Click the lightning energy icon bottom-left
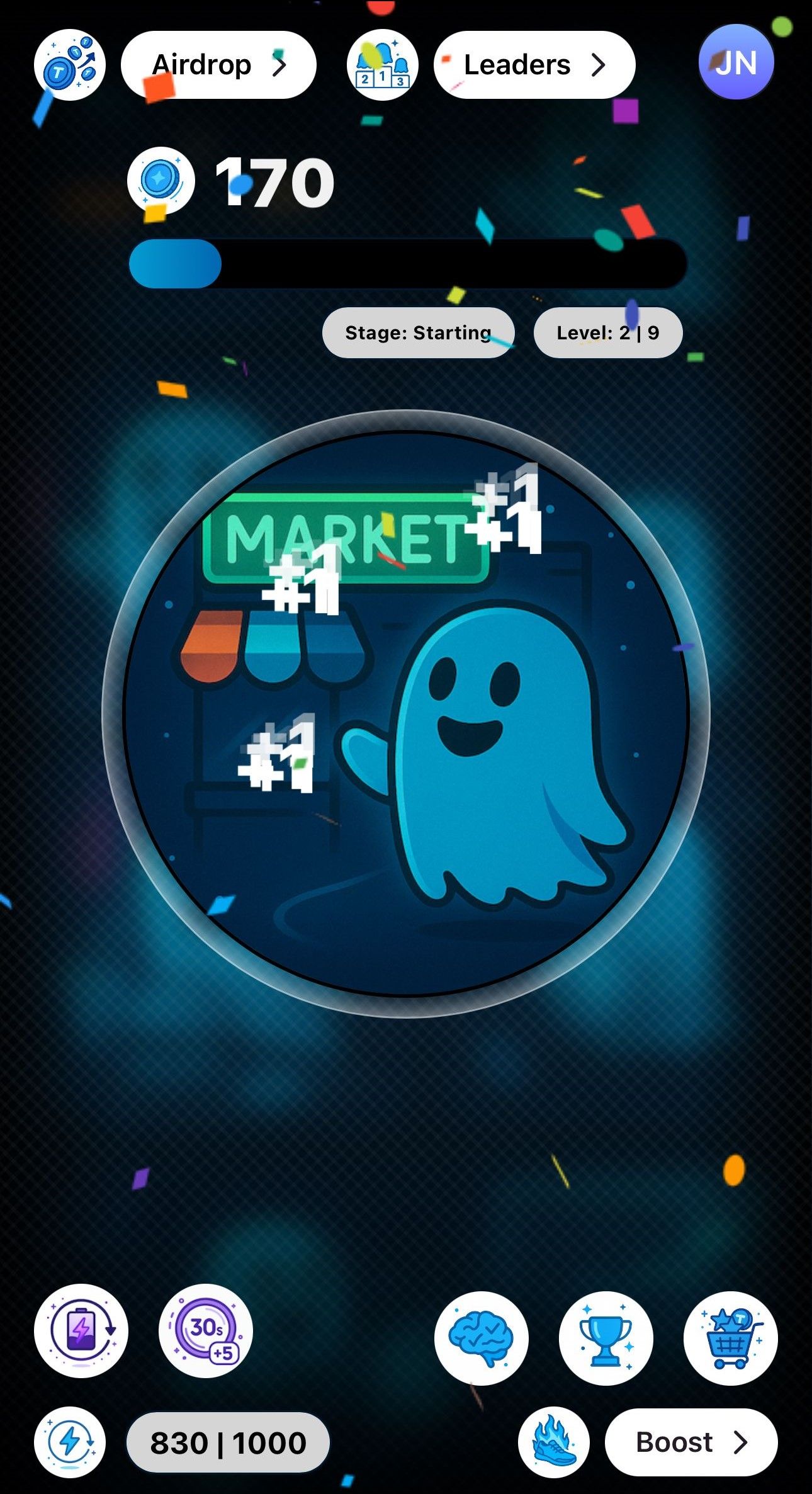Screen dimensions: 812x1494 [69, 1440]
